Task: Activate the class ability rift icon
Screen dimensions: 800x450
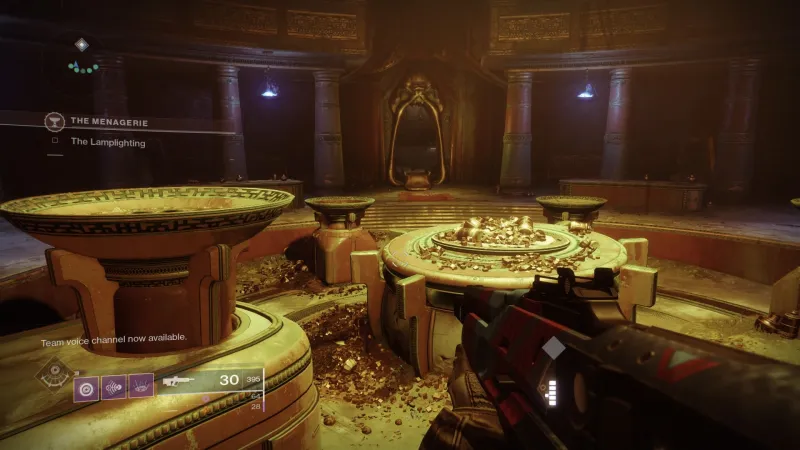Action: coord(141,387)
